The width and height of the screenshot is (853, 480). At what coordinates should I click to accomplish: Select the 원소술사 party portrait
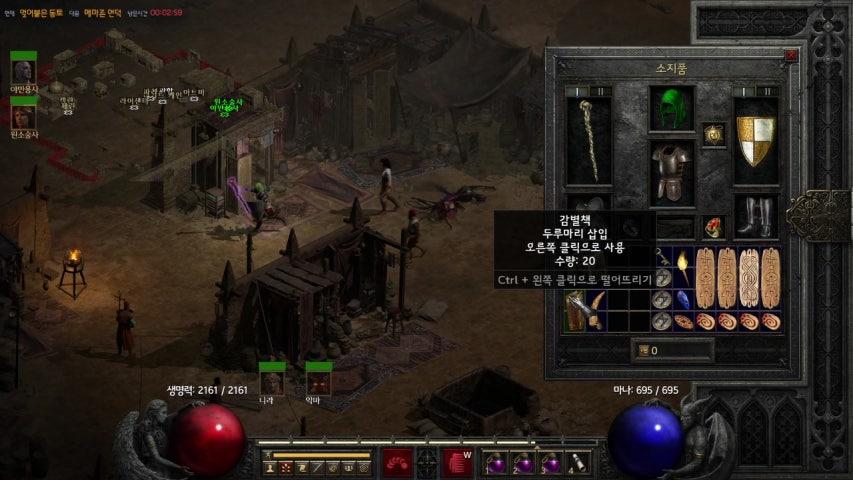[23, 117]
